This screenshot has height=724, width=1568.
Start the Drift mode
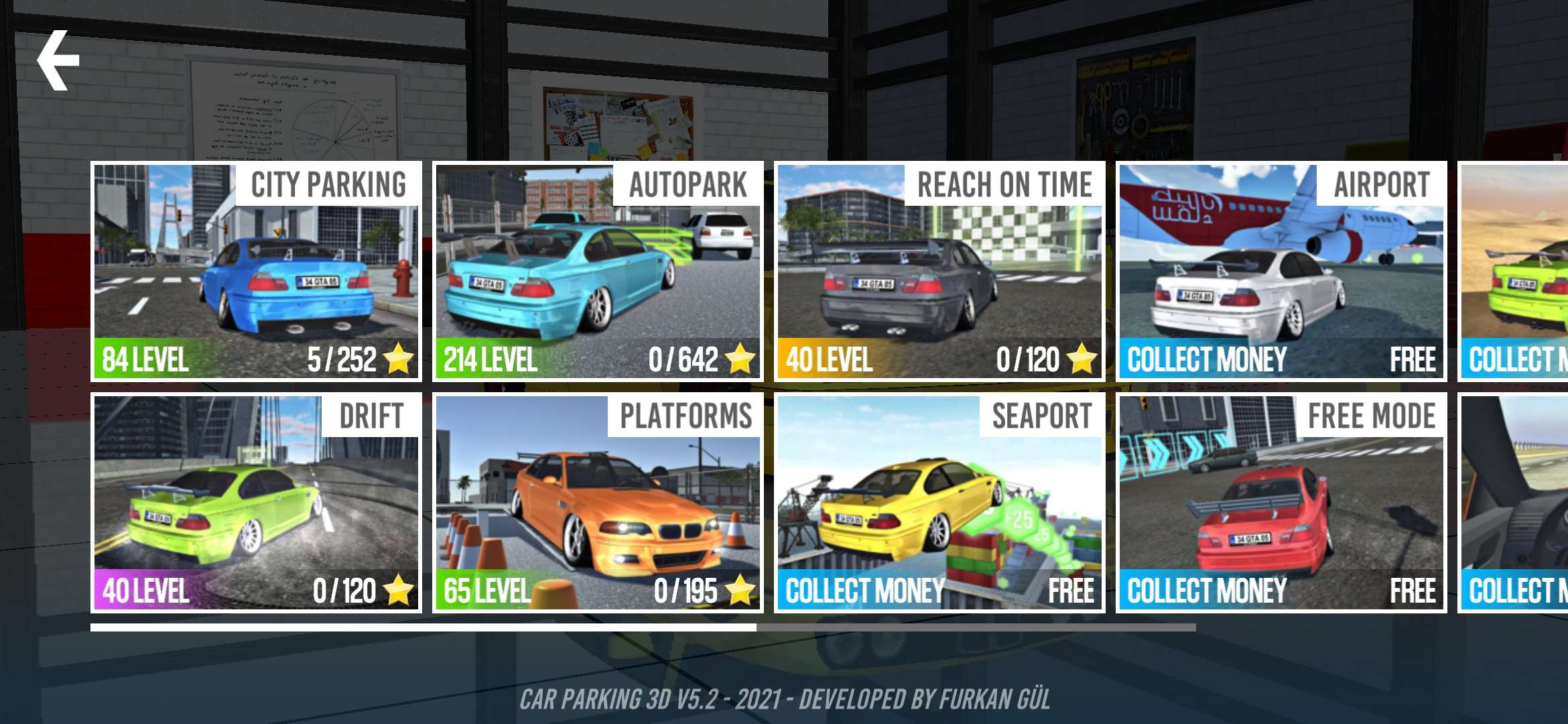pyautogui.click(x=256, y=503)
